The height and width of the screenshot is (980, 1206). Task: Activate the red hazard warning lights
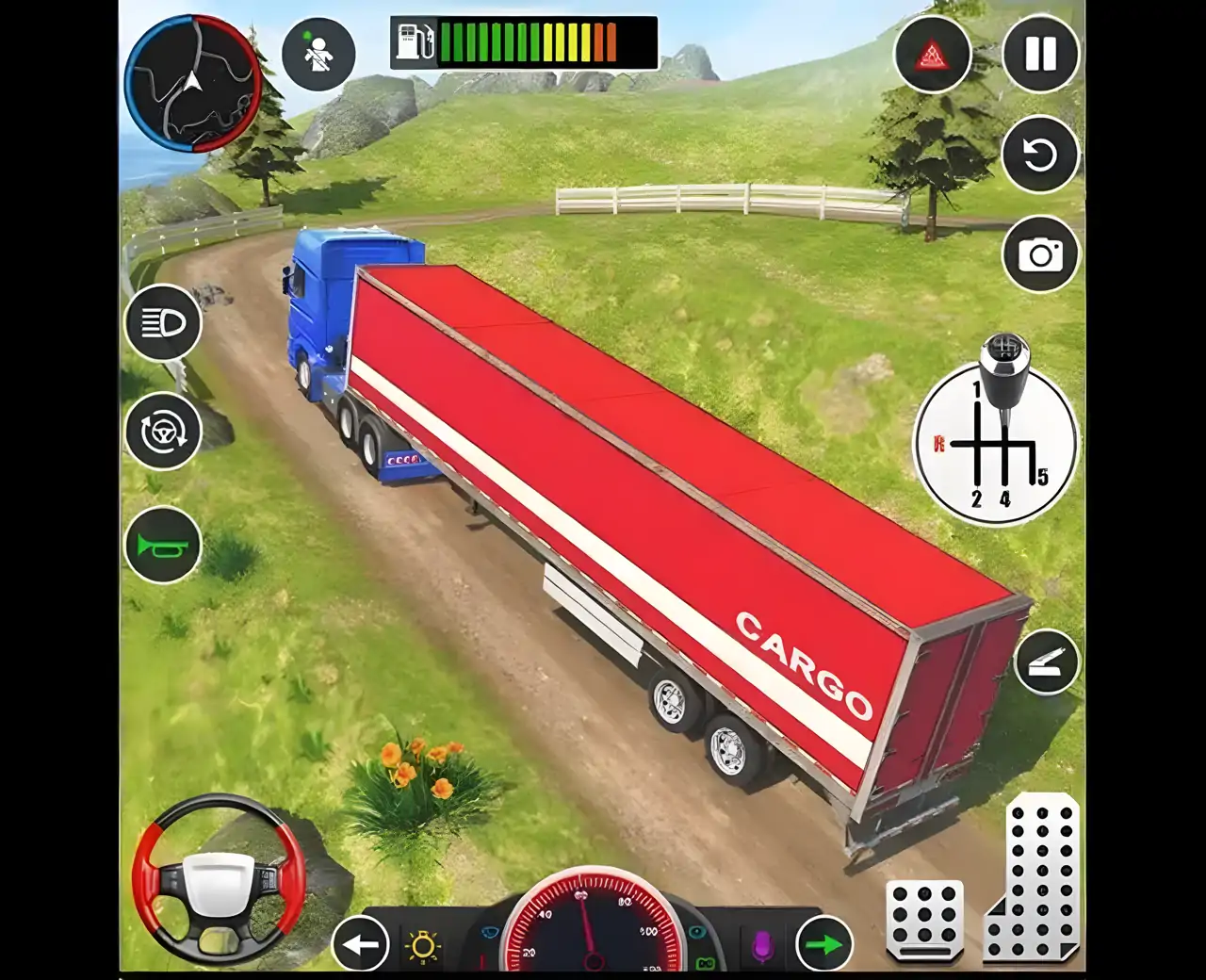(932, 55)
